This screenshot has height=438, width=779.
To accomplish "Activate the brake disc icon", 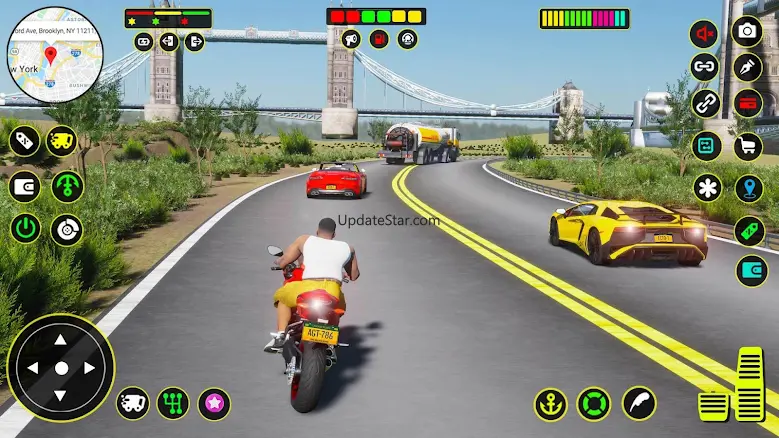I will 67,230.
